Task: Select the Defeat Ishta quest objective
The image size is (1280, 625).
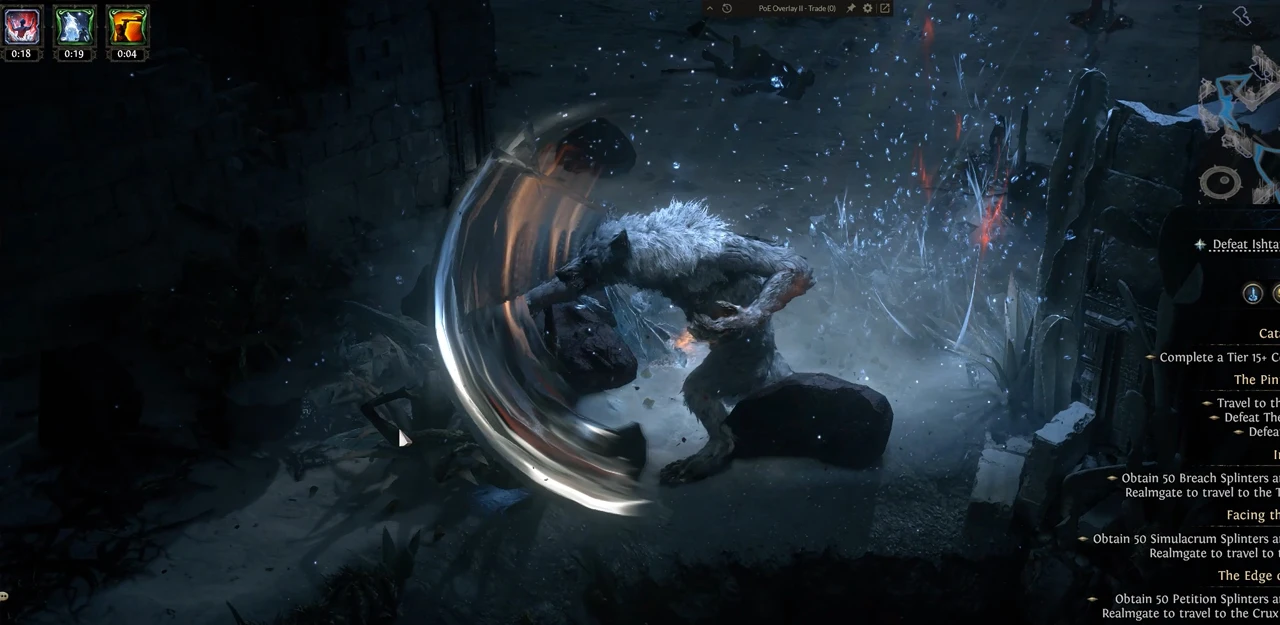Action: tap(1245, 245)
